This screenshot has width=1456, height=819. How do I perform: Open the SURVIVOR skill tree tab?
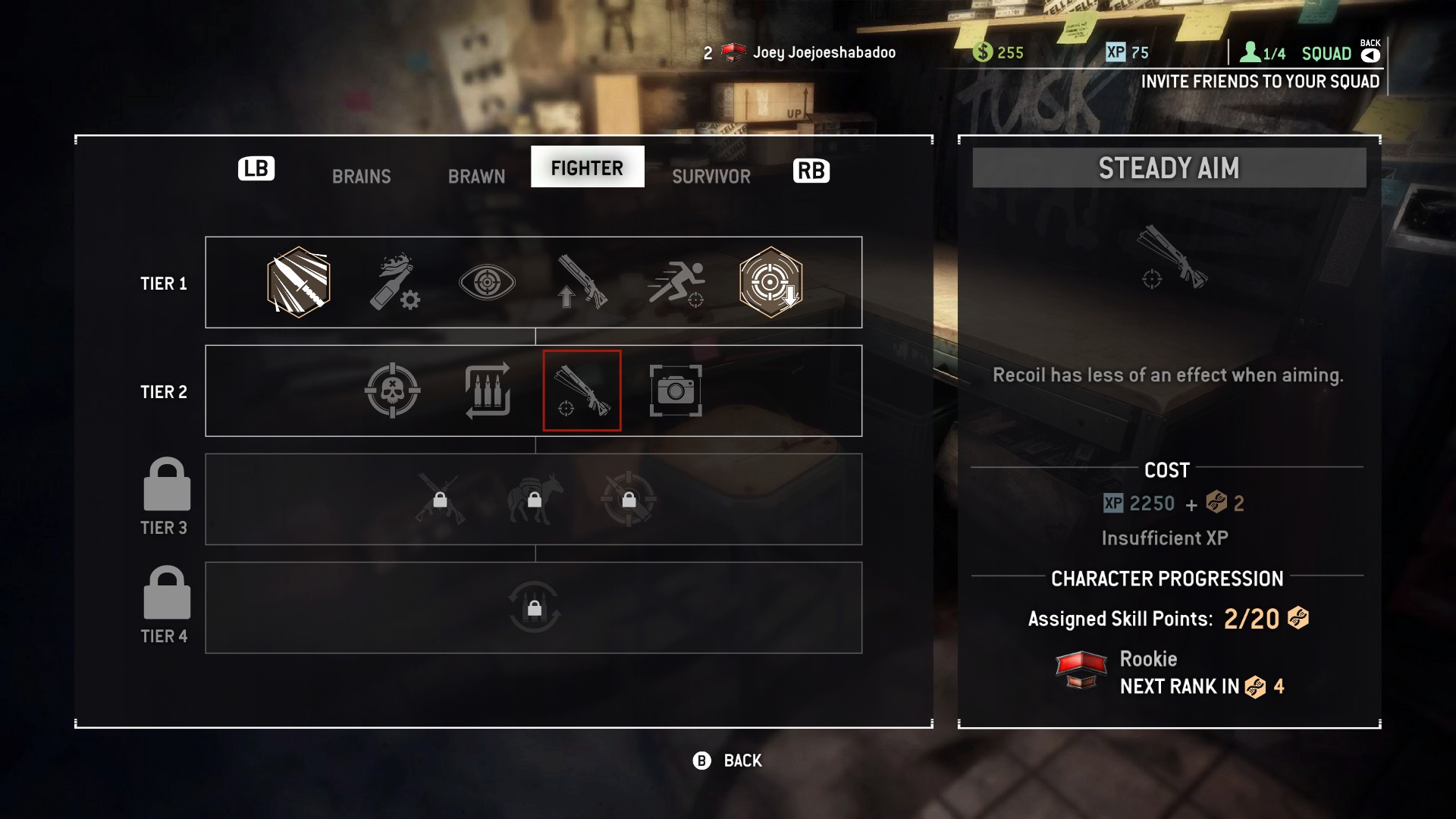709,176
